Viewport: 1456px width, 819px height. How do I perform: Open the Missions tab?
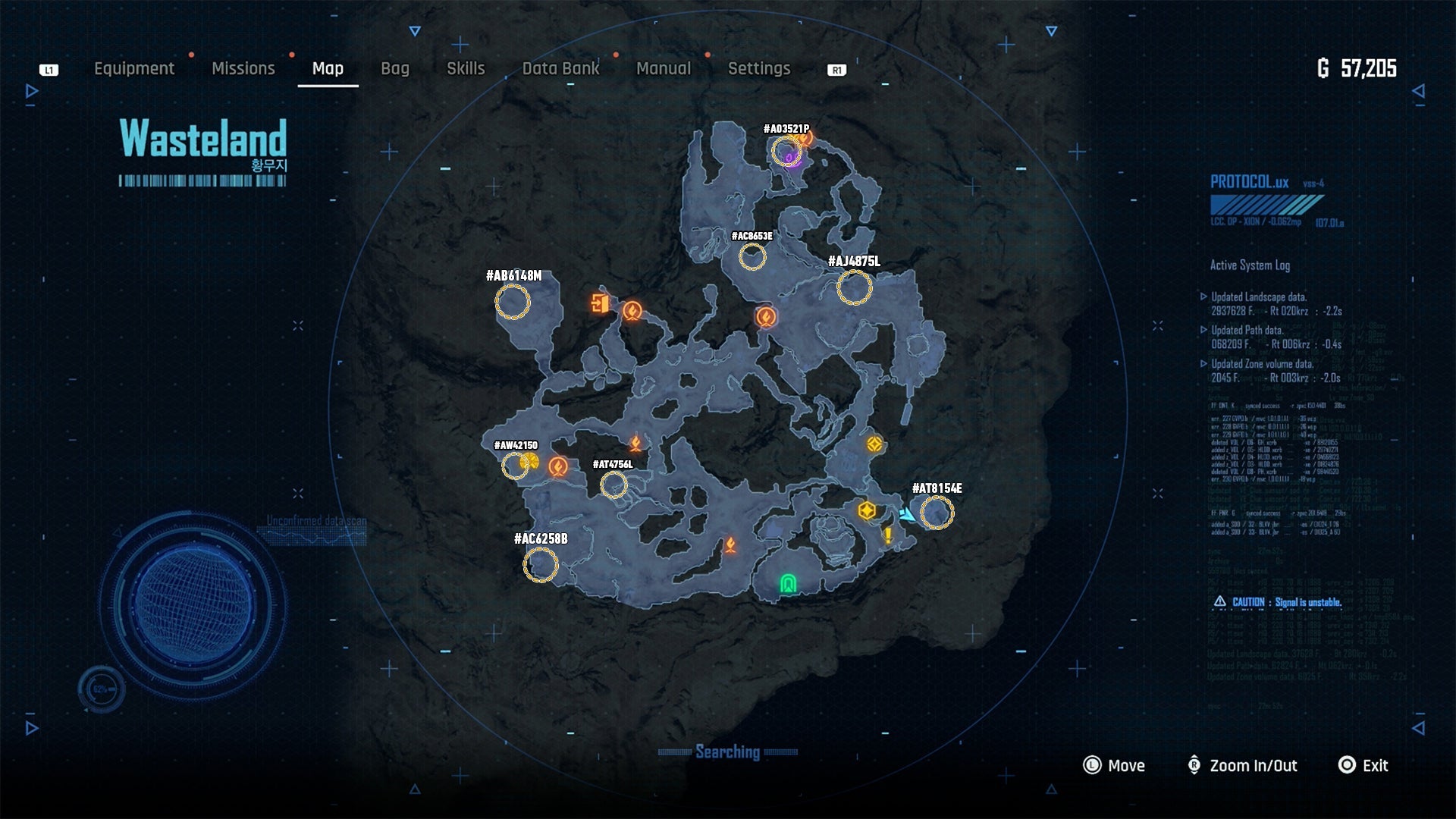pyautogui.click(x=243, y=68)
